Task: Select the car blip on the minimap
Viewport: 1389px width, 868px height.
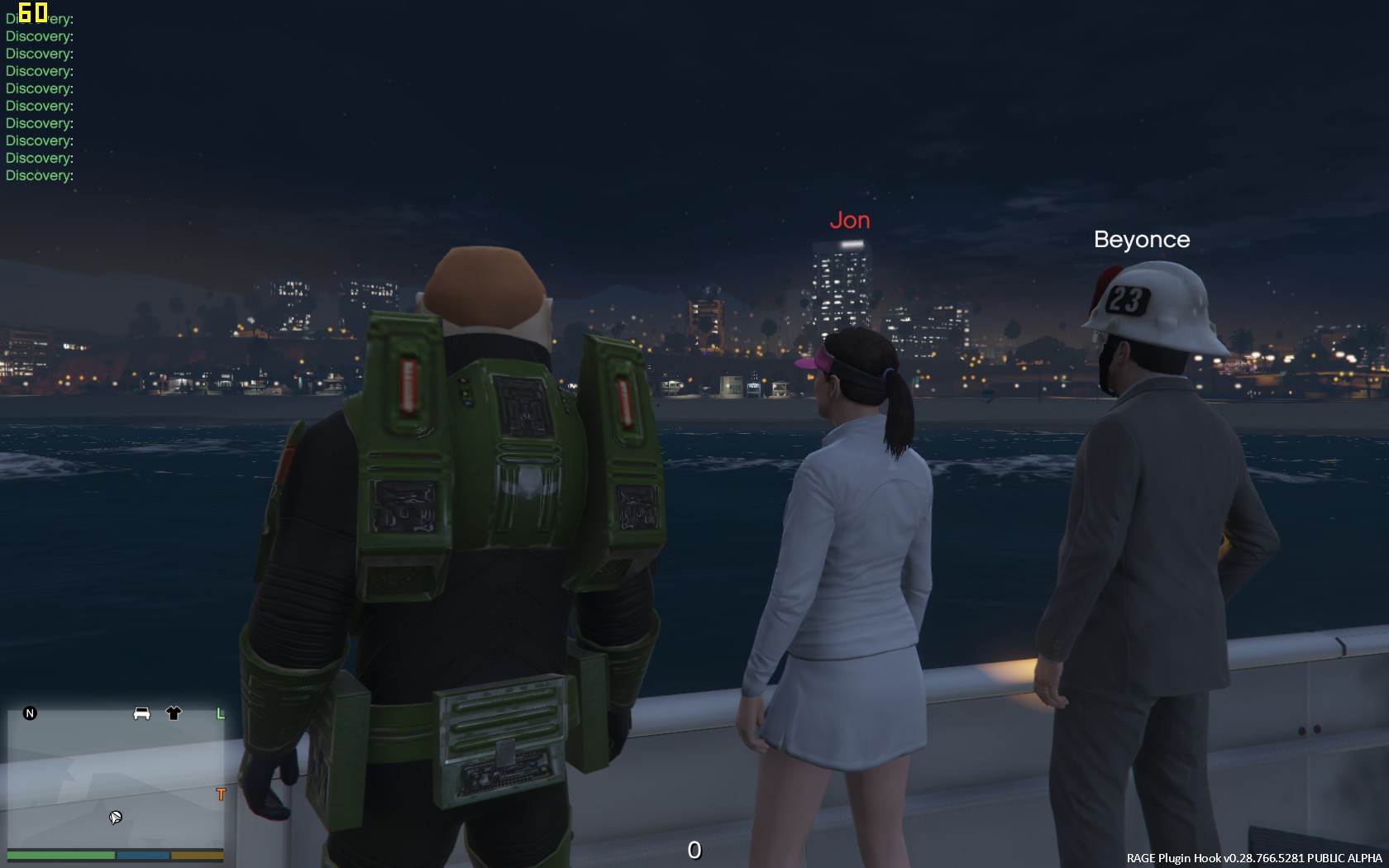Action: click(x=141, y=713)
